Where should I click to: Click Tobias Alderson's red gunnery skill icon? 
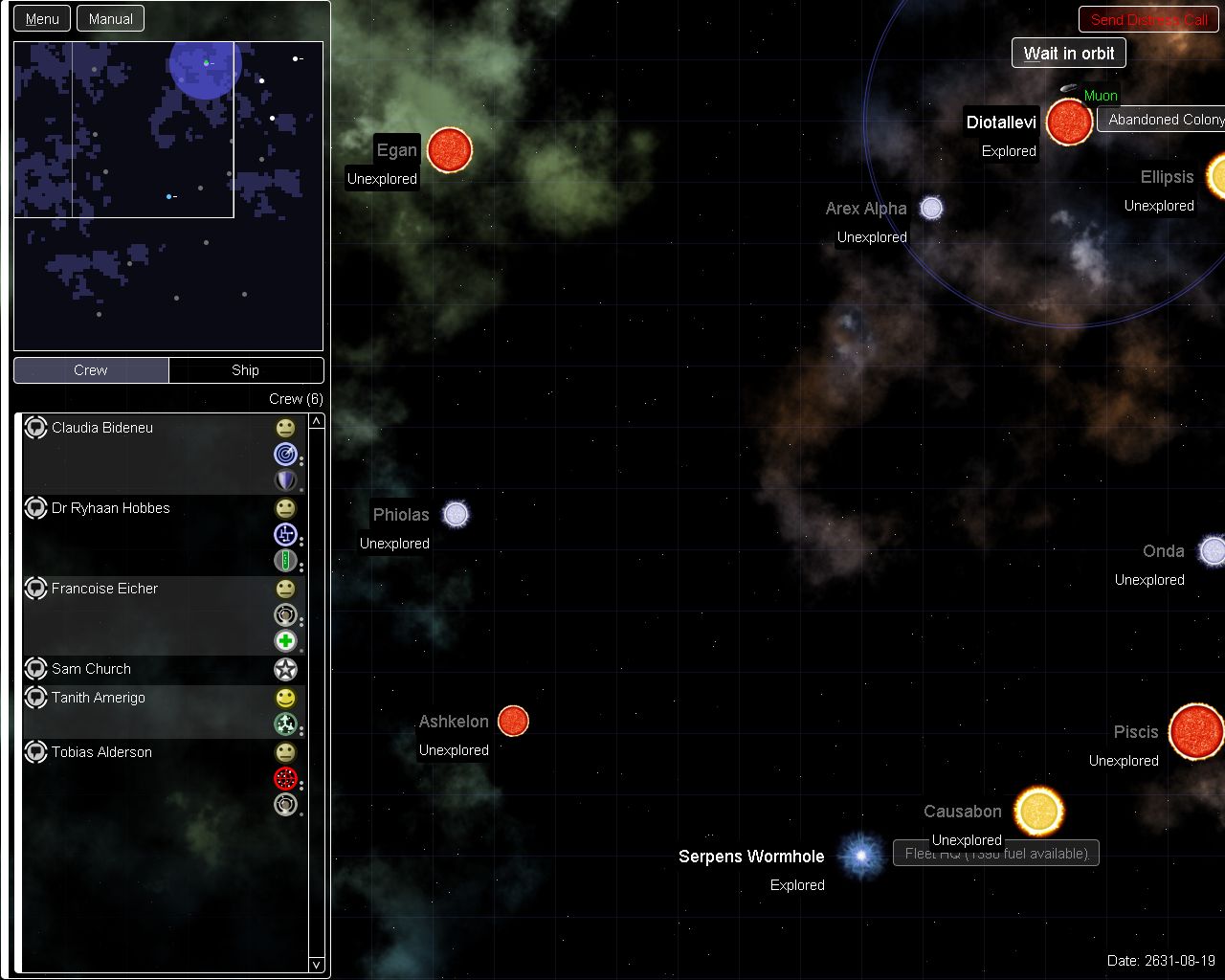tap(285, 778)
